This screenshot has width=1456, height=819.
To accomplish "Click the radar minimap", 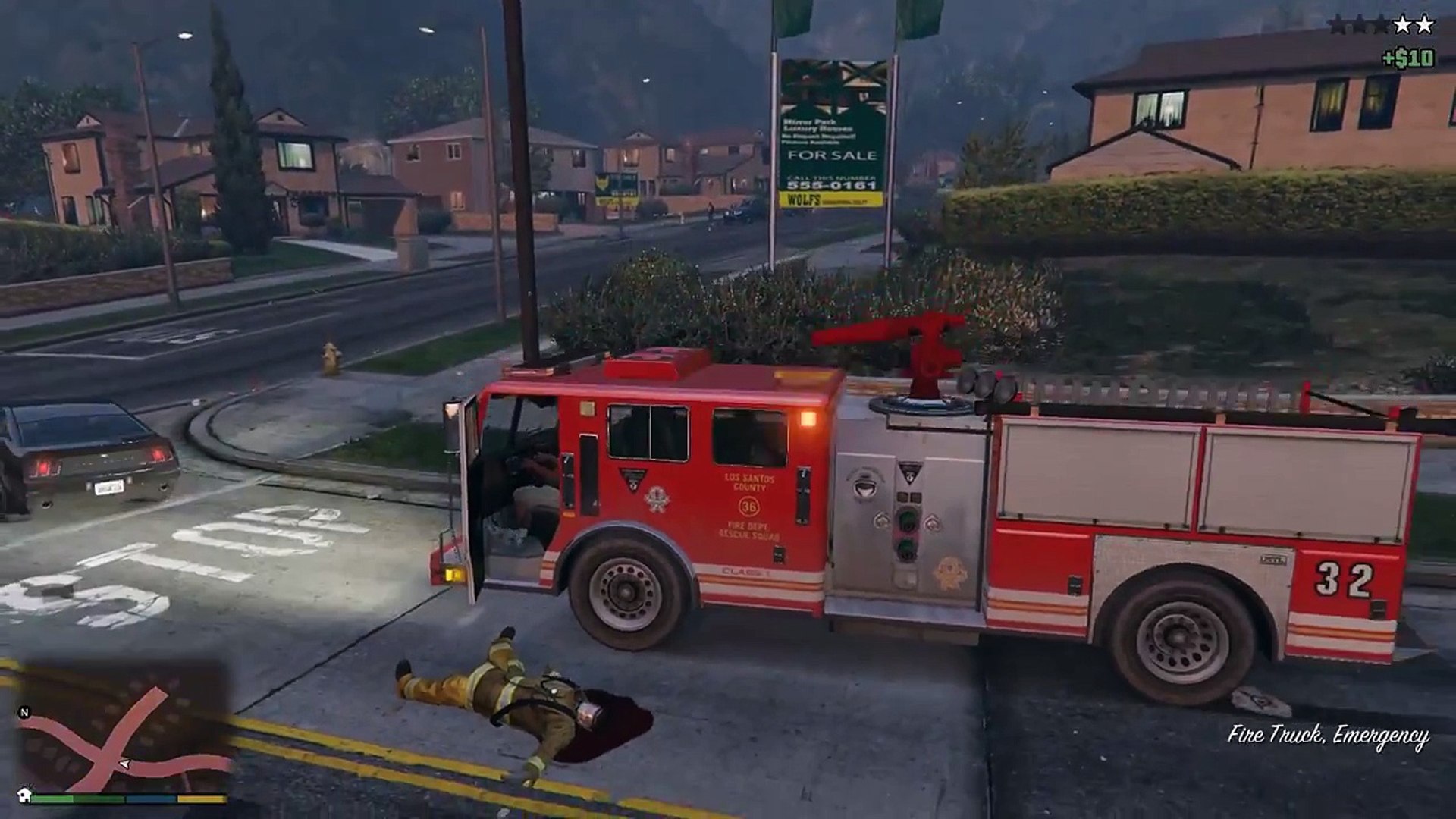I will (x=125, y=728).
